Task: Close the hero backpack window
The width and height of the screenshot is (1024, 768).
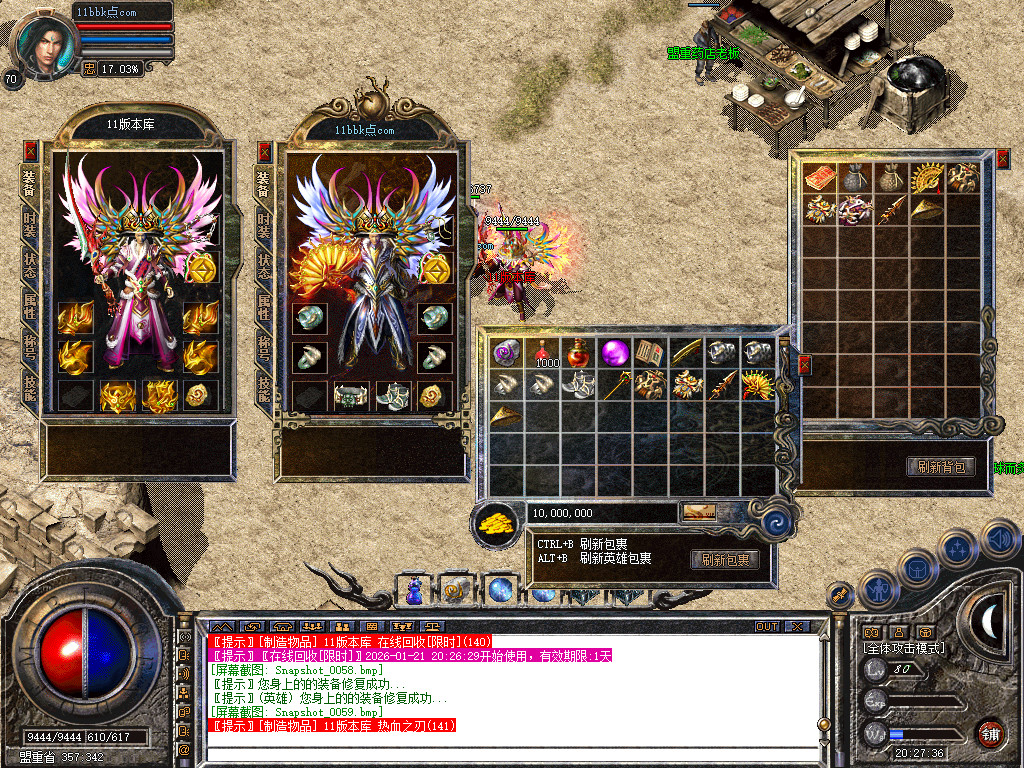Action: 1003,159
